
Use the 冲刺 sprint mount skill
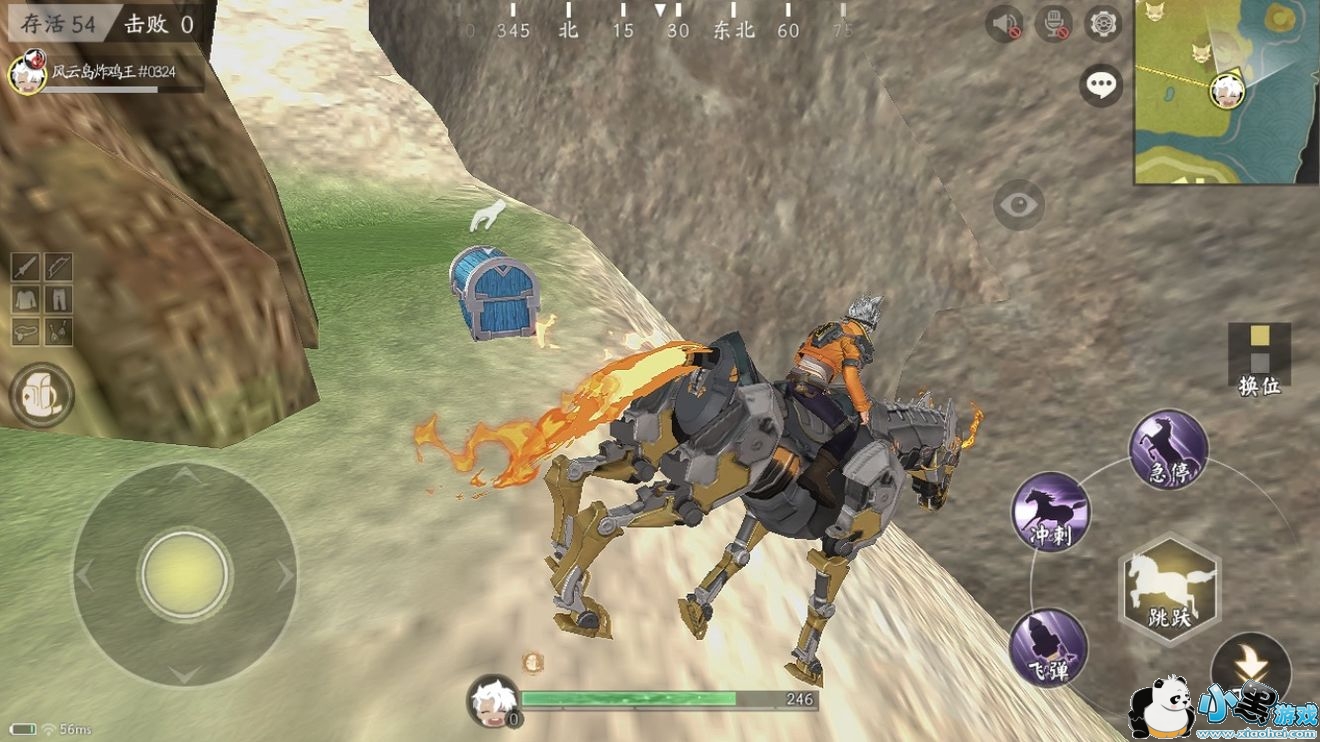(1050, 512)
